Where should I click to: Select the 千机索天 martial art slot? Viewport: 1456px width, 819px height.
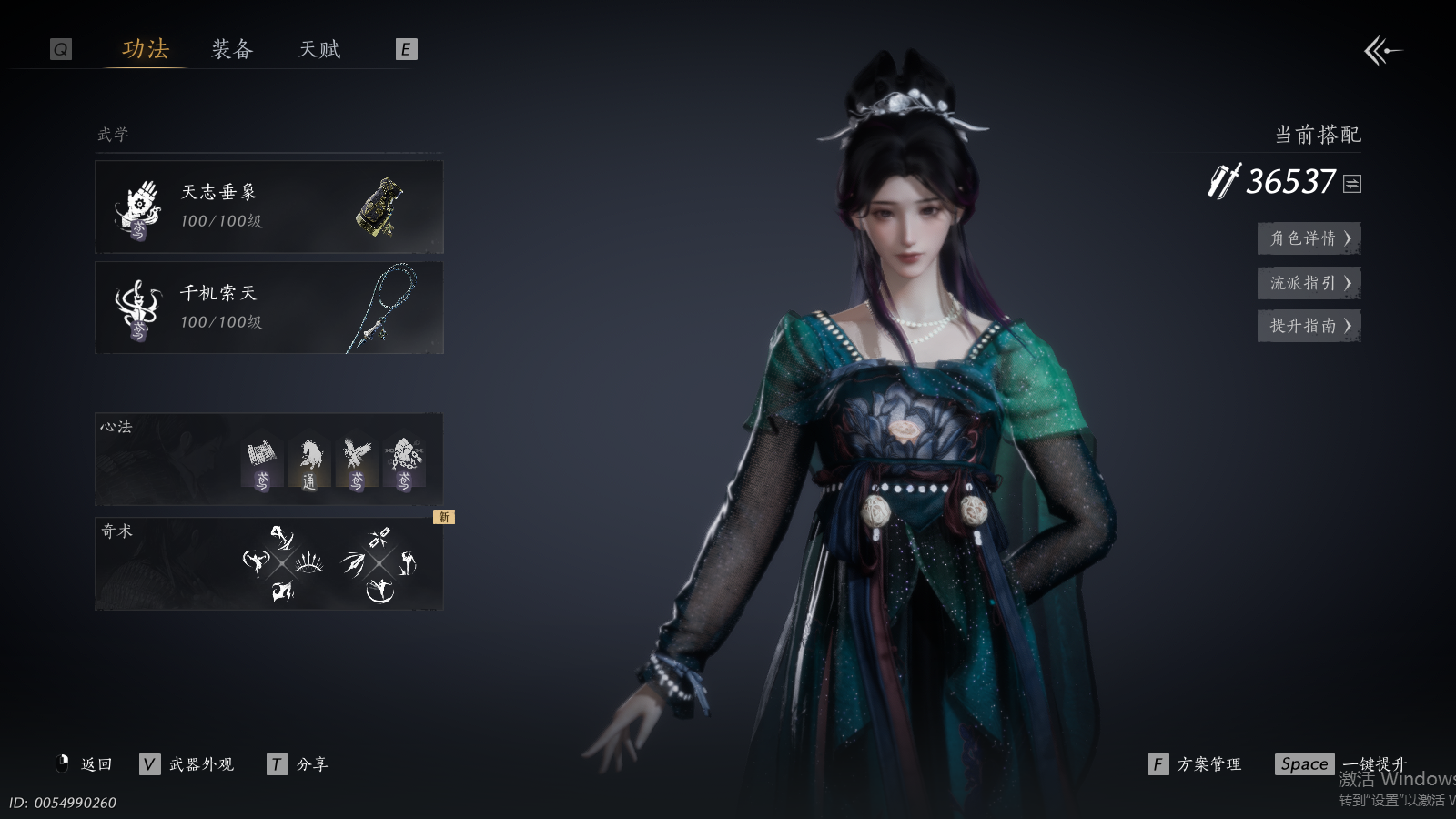268,308
